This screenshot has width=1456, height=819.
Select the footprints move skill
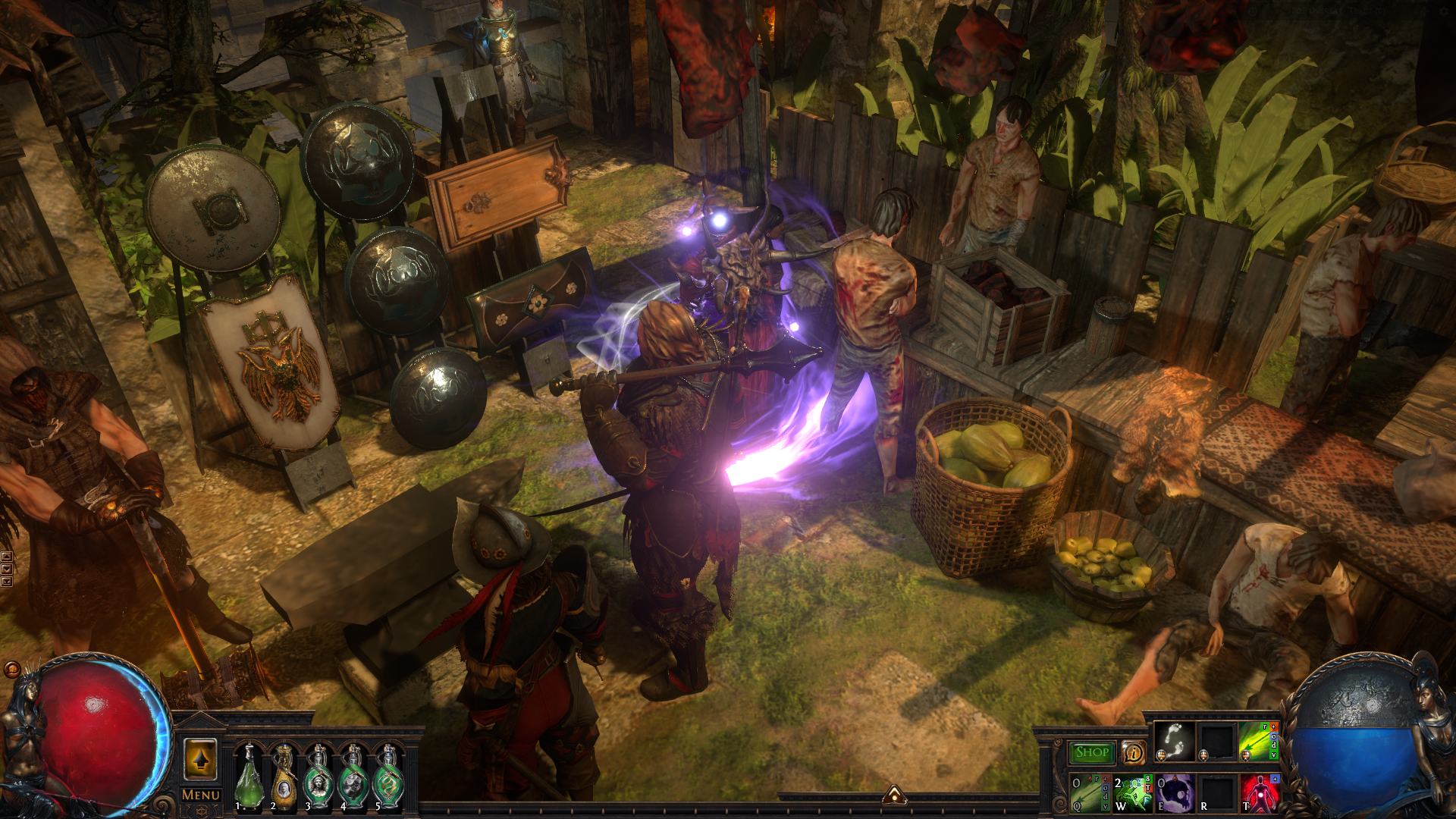pyautogui.click(x=1175, y=741)
